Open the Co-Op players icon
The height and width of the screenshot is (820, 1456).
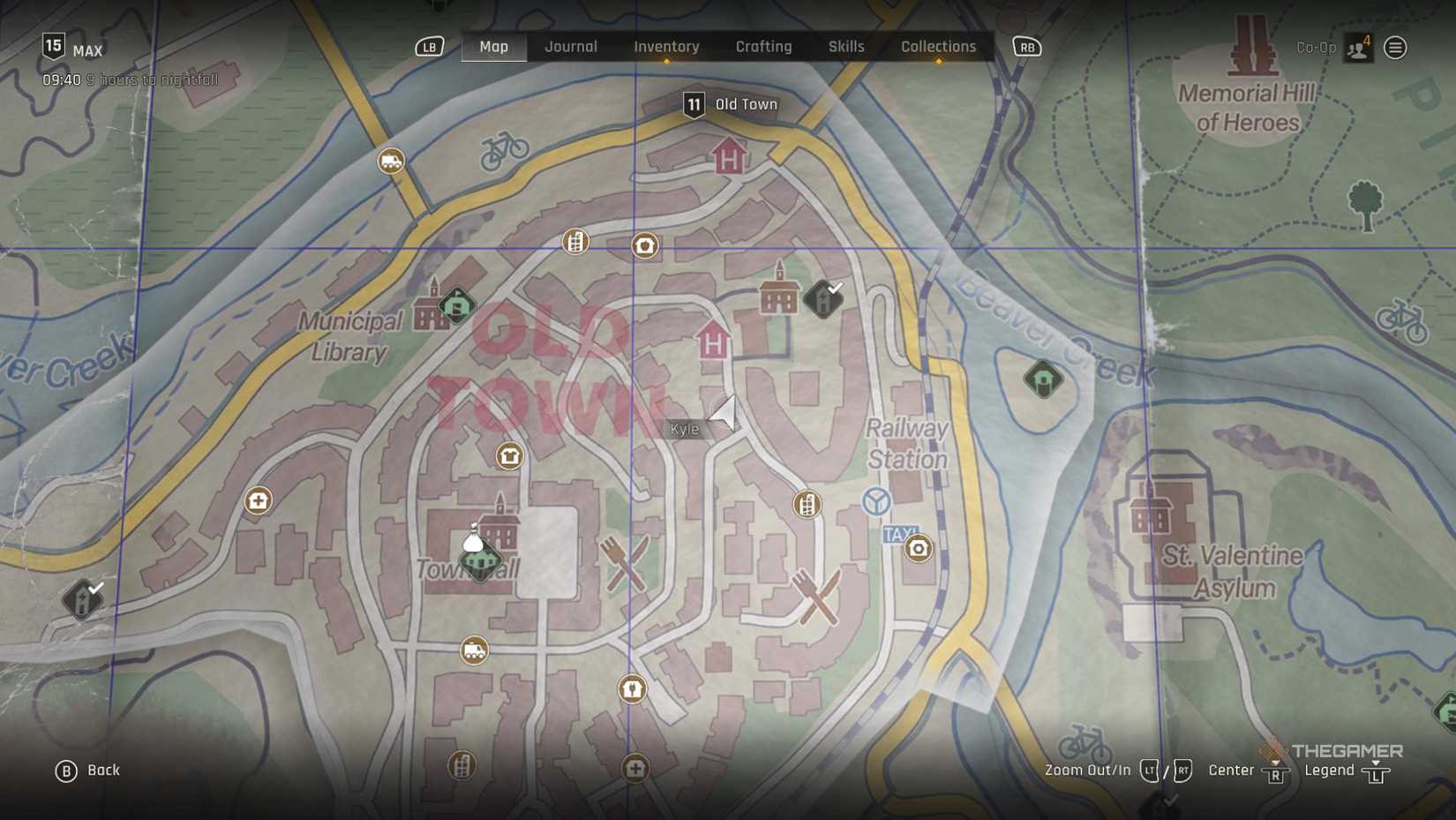tap(1358, 48)
